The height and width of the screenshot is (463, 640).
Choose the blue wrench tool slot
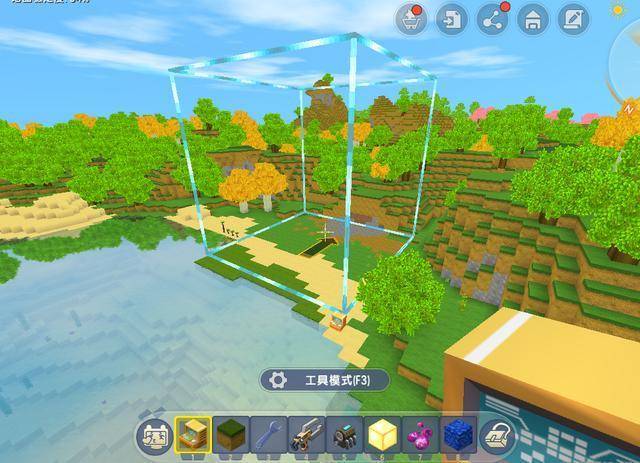(x=268, y=434)
